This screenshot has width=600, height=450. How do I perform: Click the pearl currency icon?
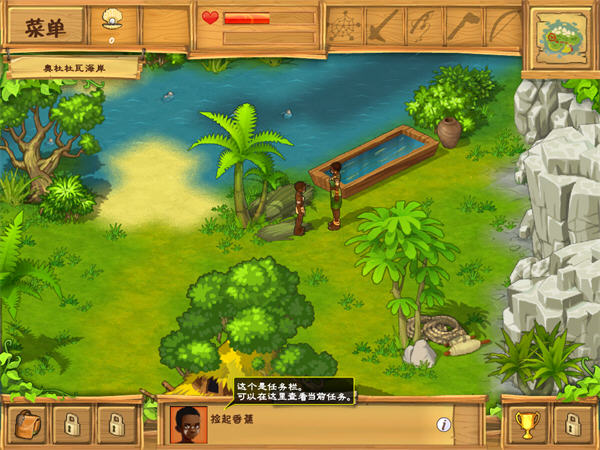click(x=112, y=21)
